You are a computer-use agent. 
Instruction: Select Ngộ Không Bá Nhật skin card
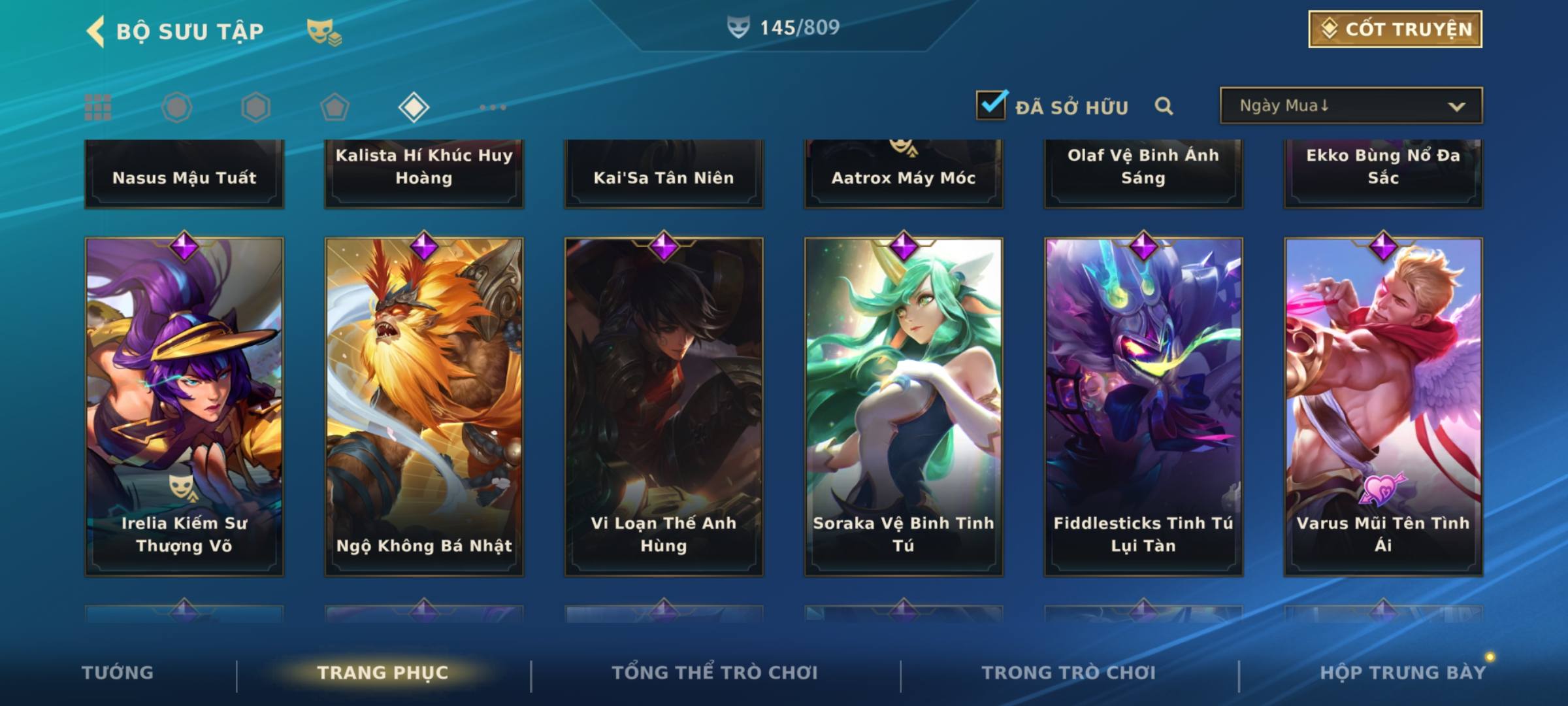[424, 405]
